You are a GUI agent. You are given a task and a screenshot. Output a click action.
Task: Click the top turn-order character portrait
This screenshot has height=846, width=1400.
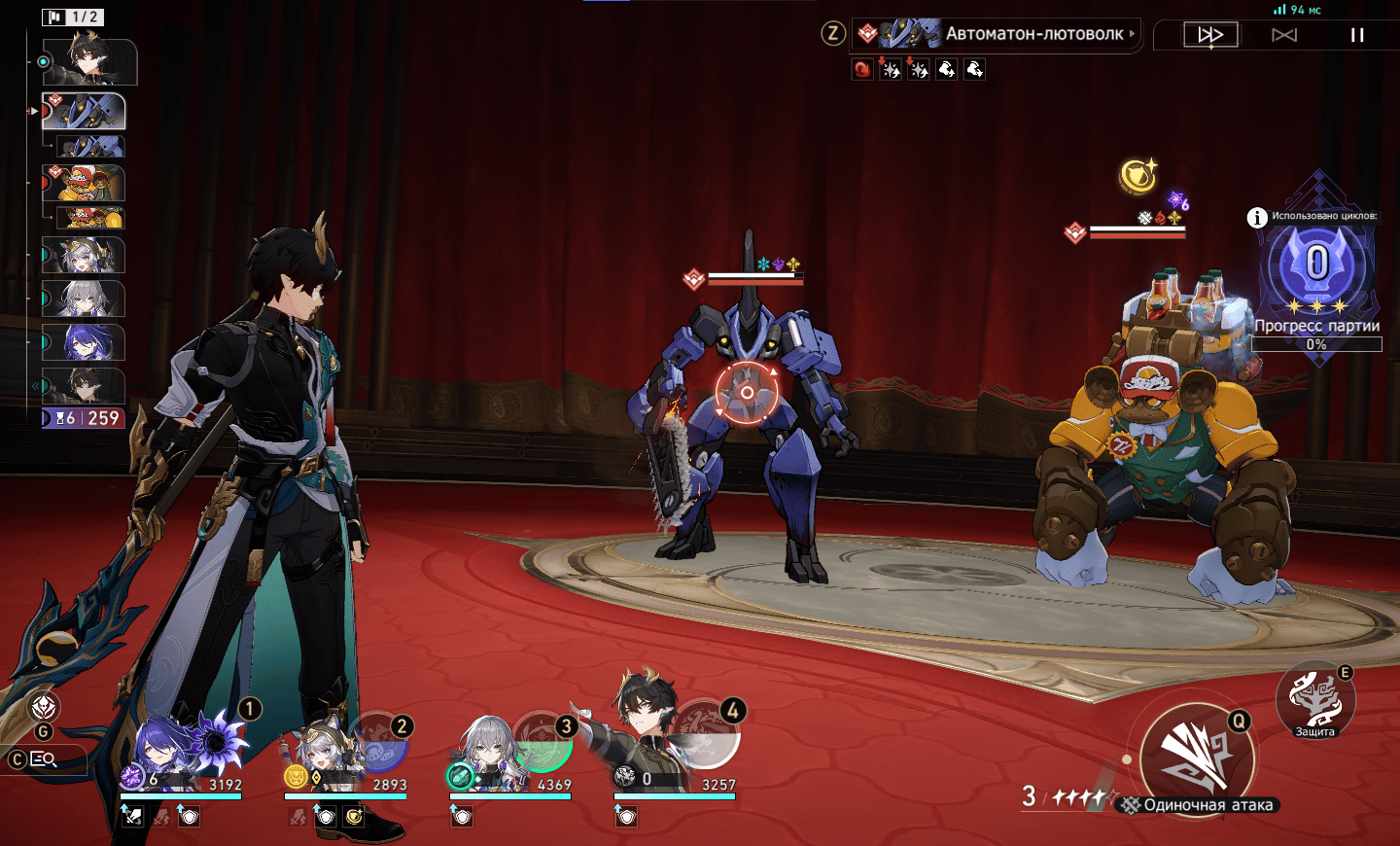[x=88, y=62]
